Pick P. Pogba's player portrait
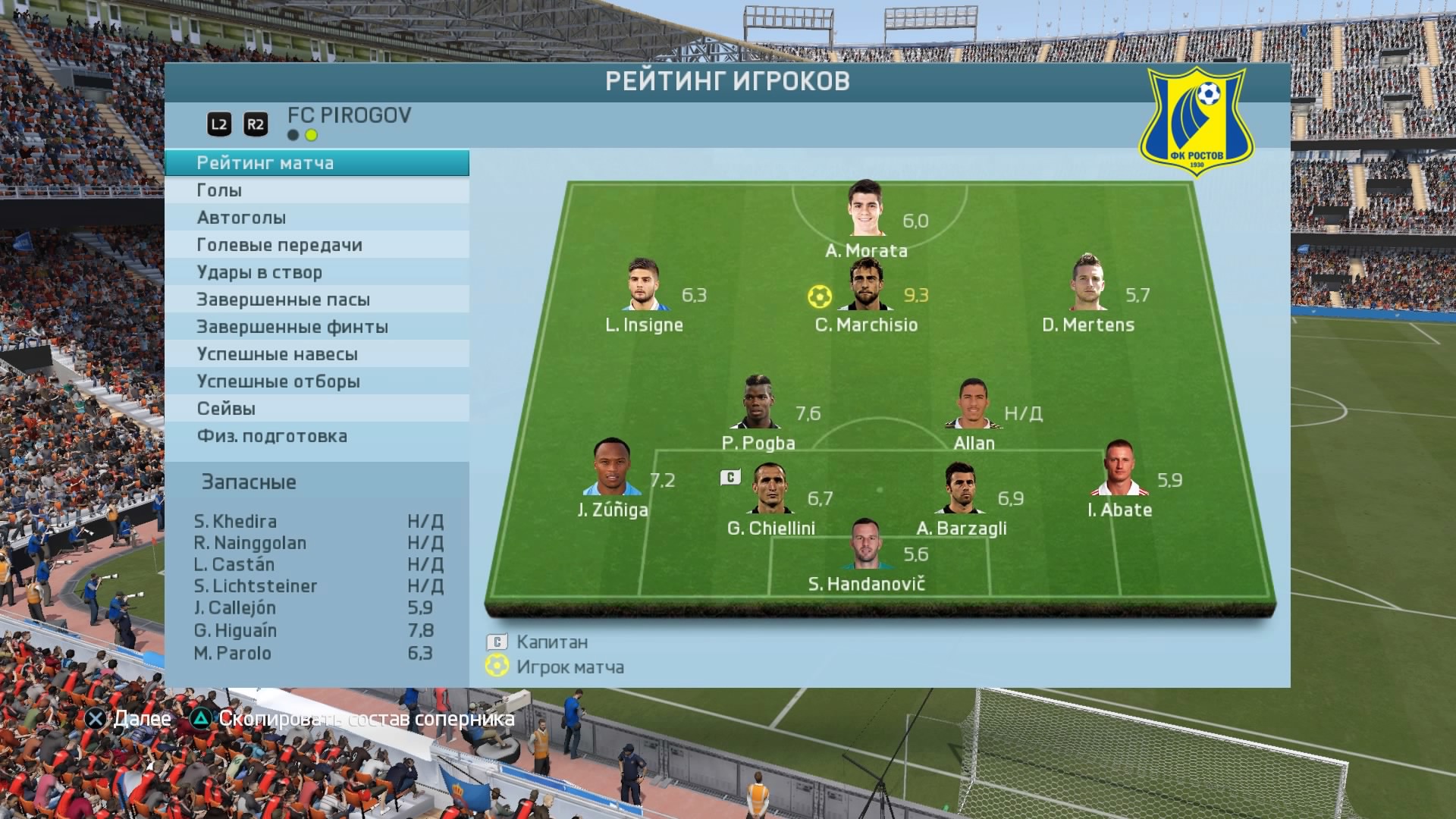The height and width of the screenshot is (819, 1456). pyautogui.click(x=757, y=402)
